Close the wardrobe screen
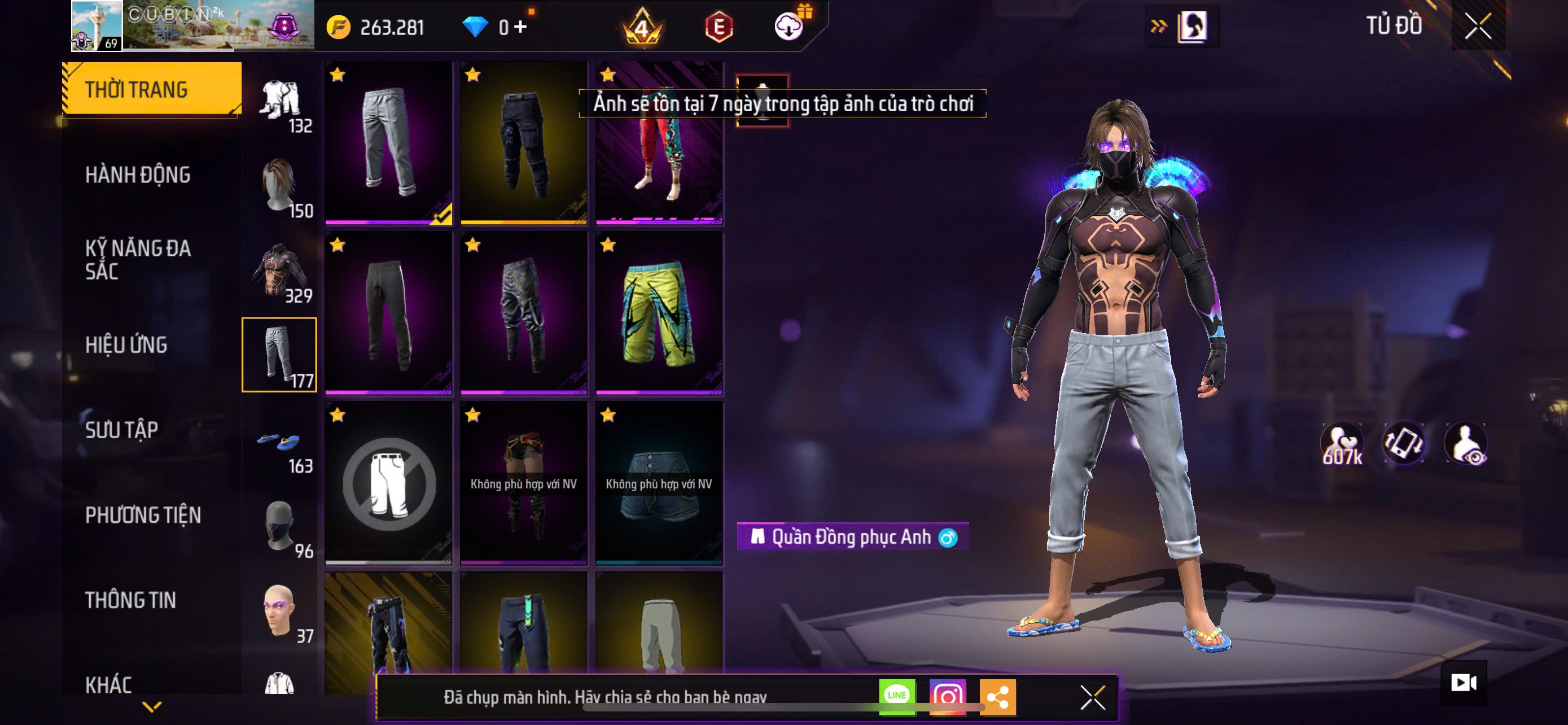 coord(1477,26)
